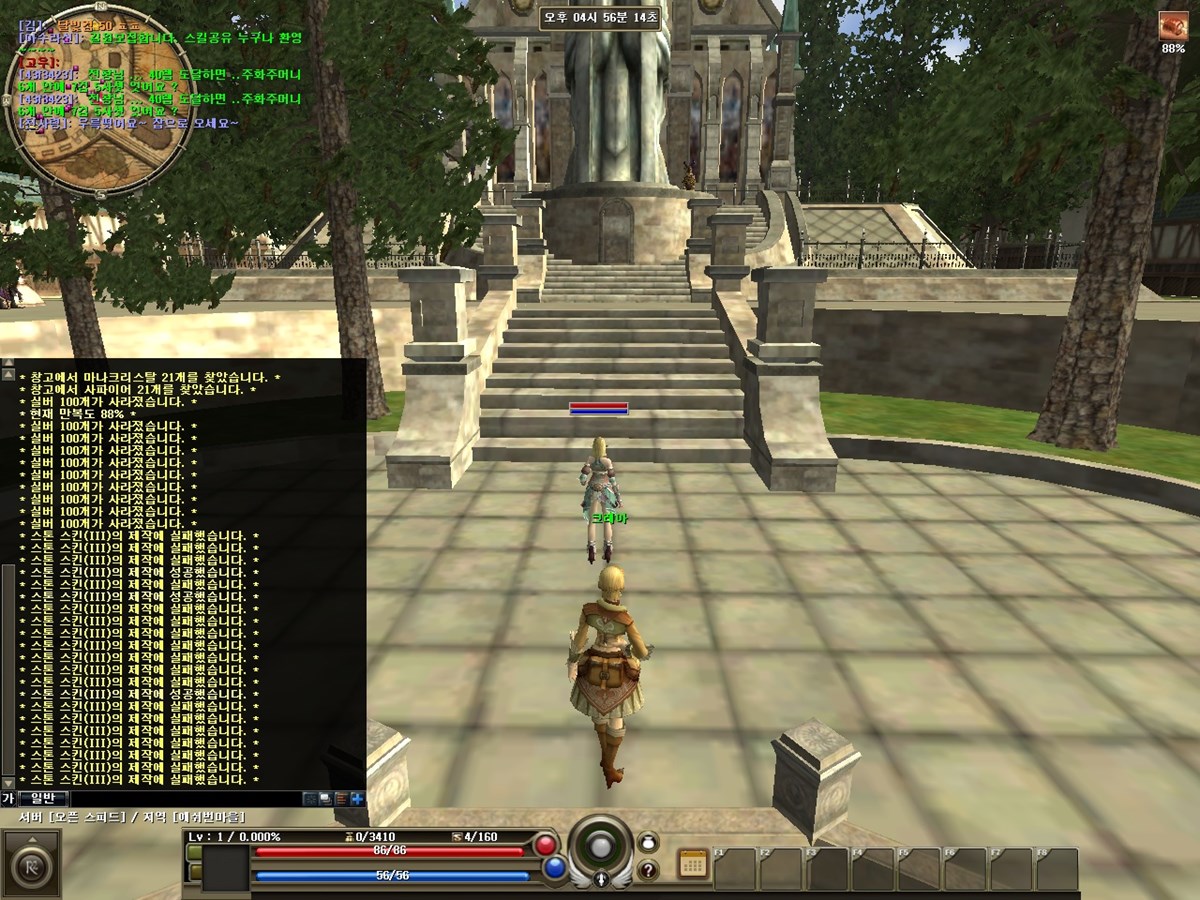Viewport: 1200px width, 900px height.
Task: Open the question mark help button
Action: coord(648,870)
